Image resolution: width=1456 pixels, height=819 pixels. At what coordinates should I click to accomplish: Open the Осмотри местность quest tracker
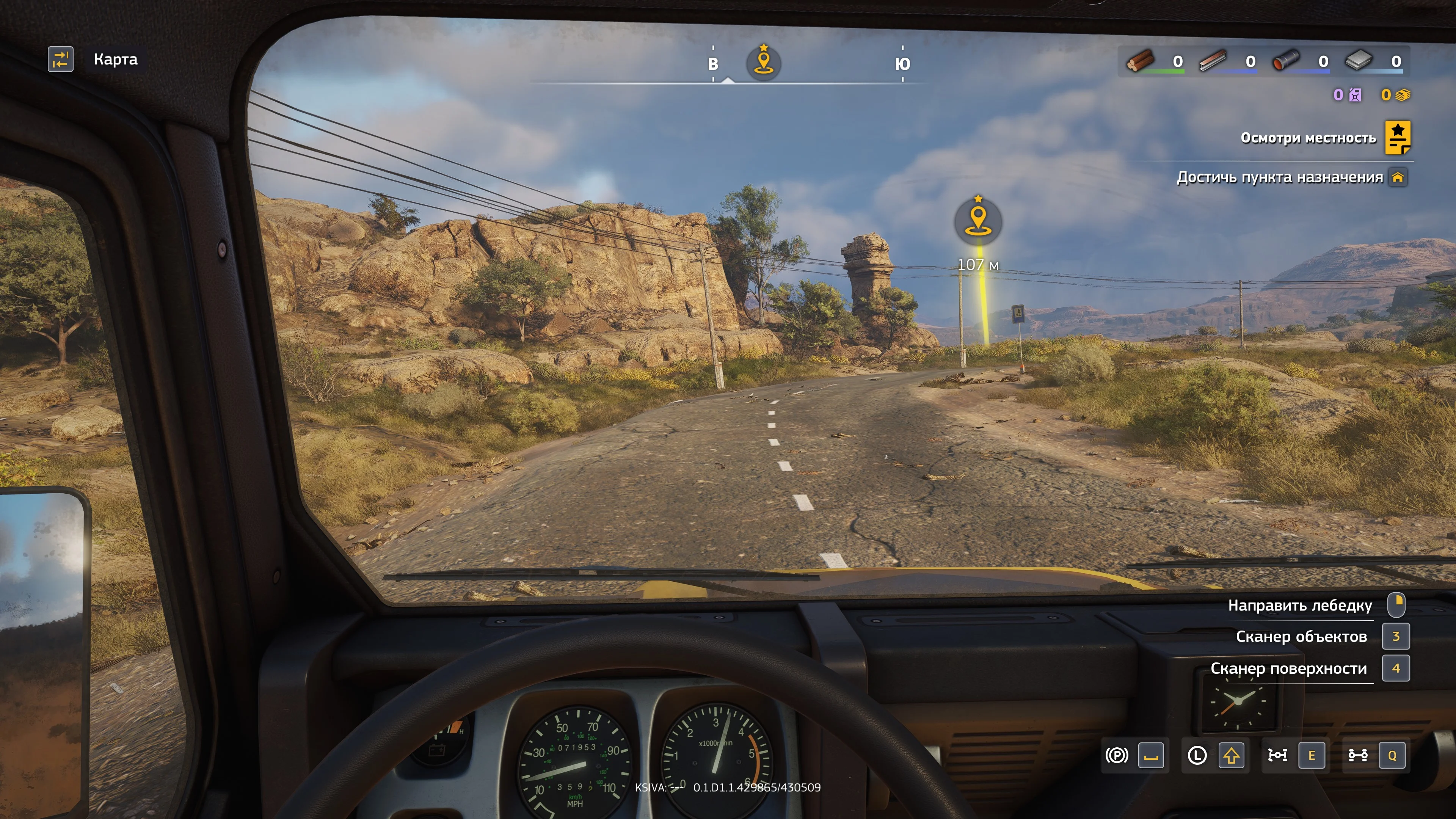tap(1397, 137)
